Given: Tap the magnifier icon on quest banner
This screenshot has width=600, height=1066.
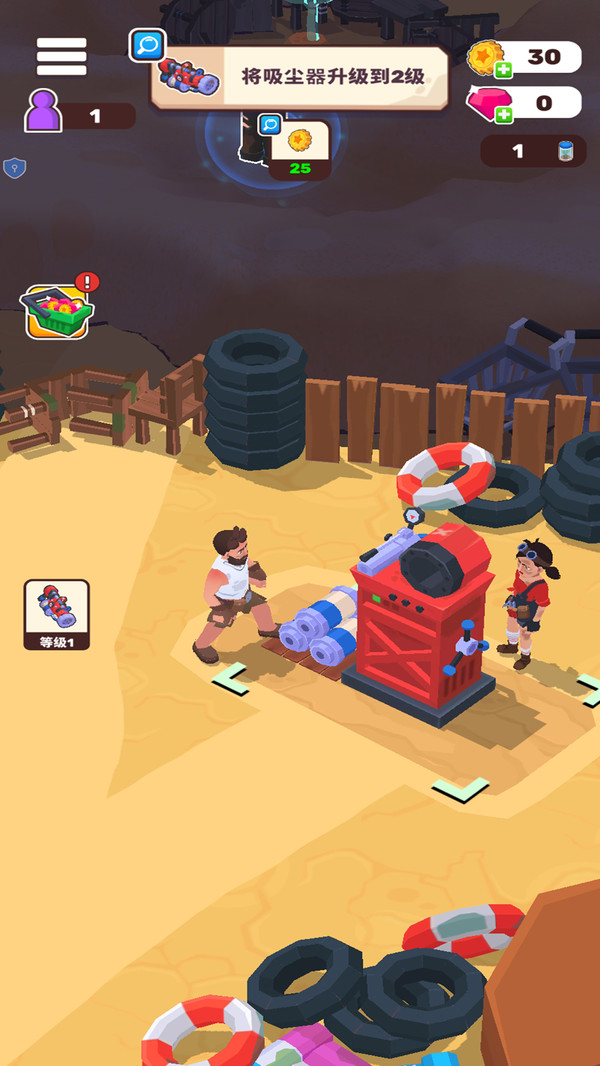Looking at the screenshot, I should [x=148, y=45].
